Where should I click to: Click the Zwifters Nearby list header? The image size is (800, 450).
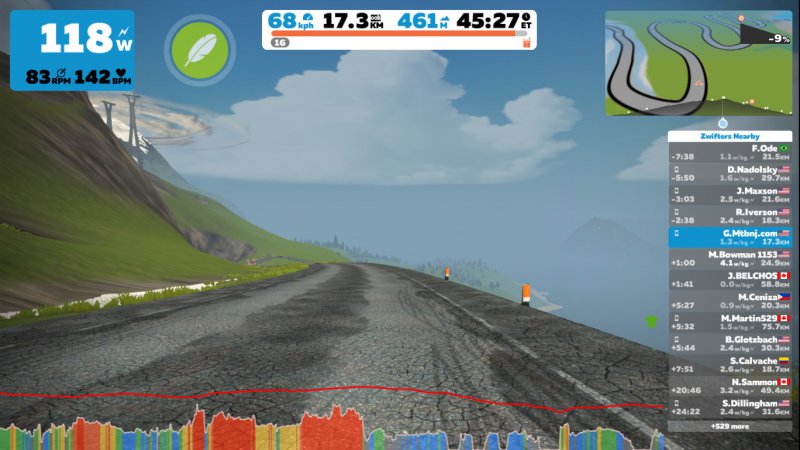pyautogui.click(x=729, y=136)
